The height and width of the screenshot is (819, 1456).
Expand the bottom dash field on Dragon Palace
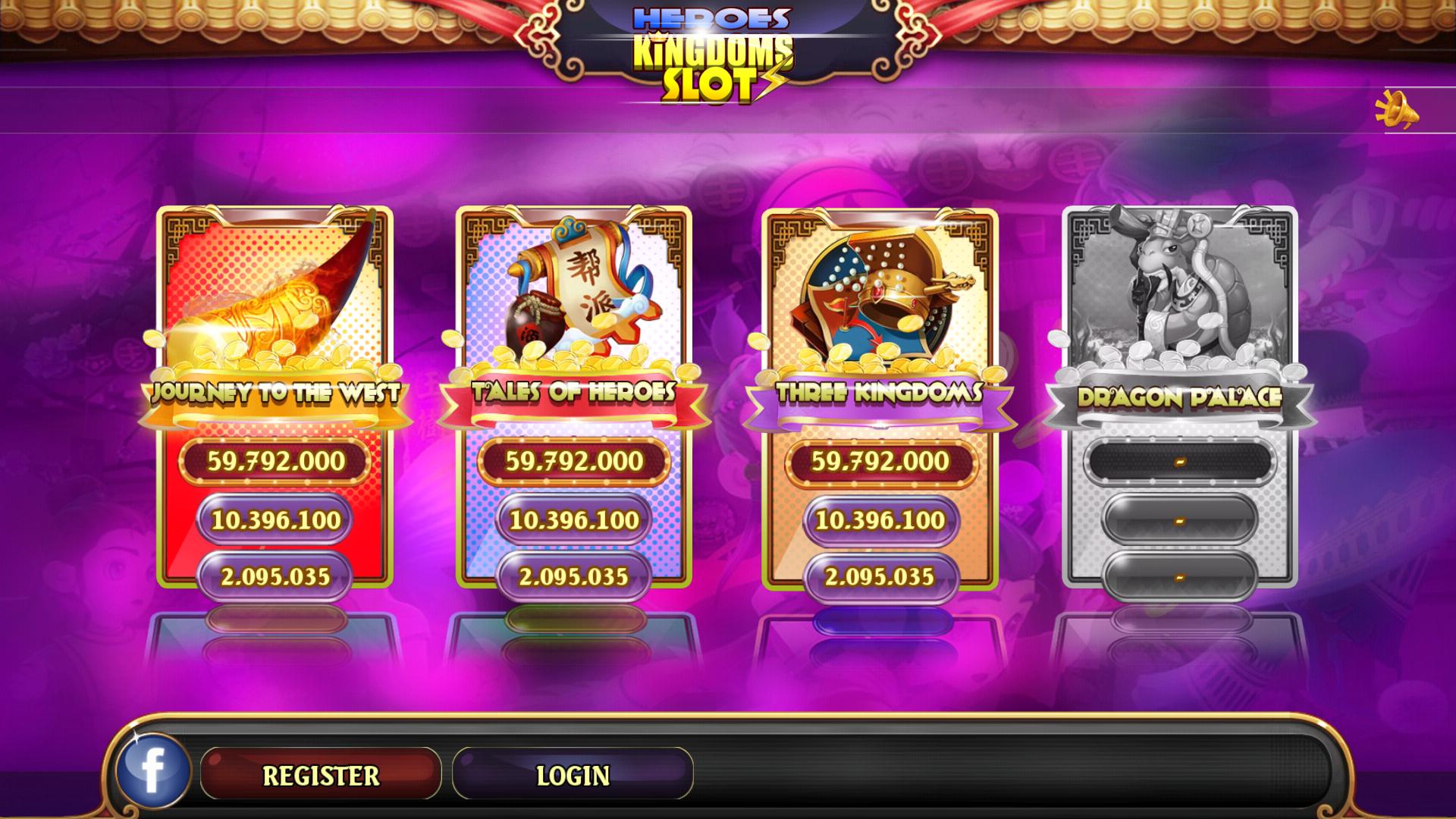click(x=1179, y=576)
